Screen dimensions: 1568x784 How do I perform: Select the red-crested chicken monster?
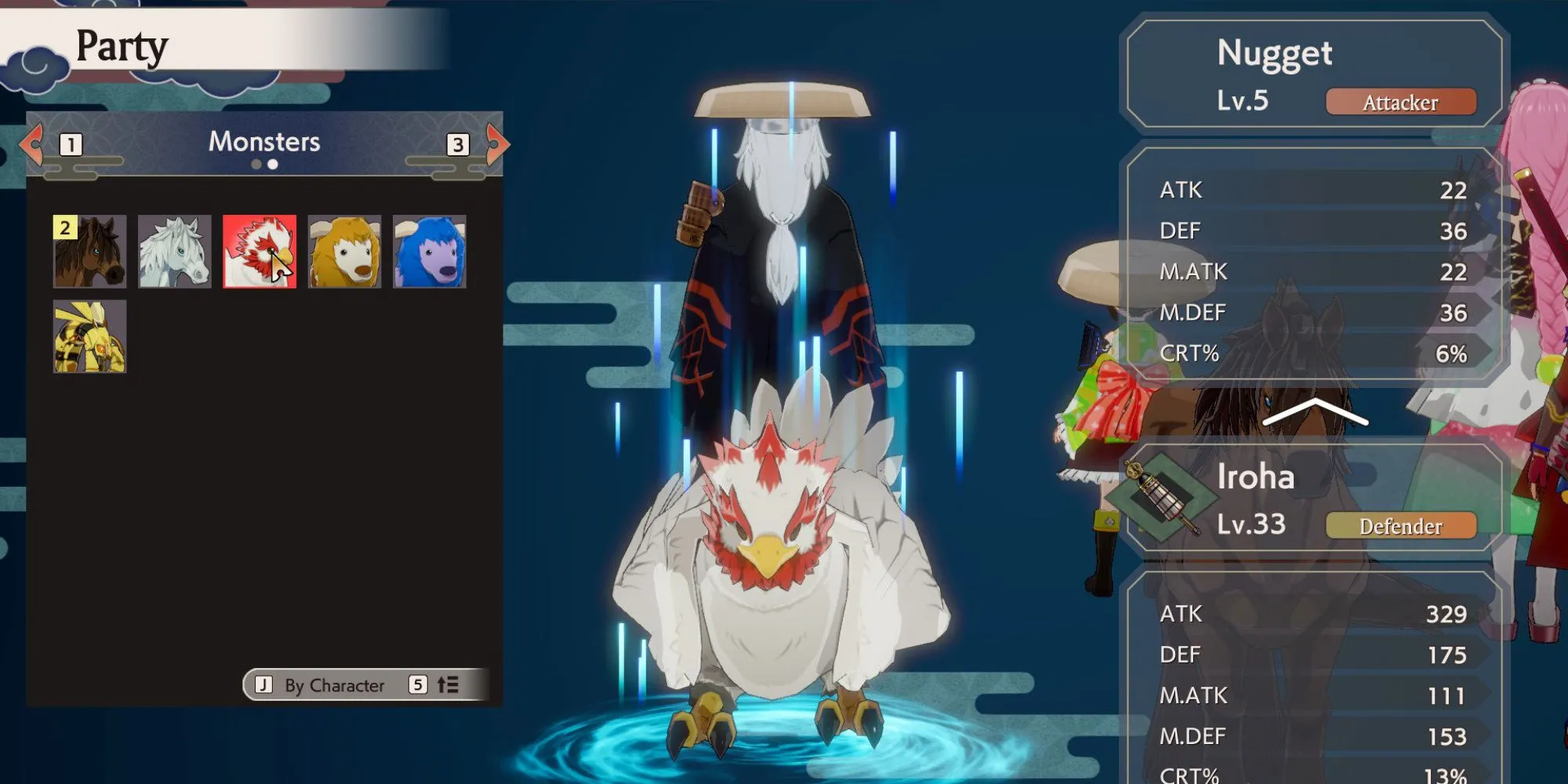(260, 252)
